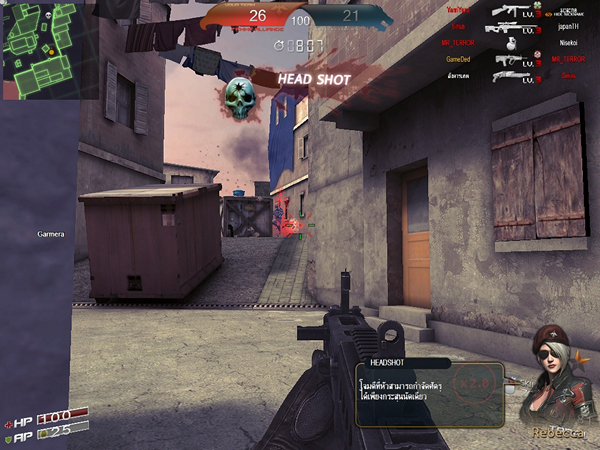Click the Garmera name label
This screenshot has width=600, height=450.
click(x=50, y=235)
